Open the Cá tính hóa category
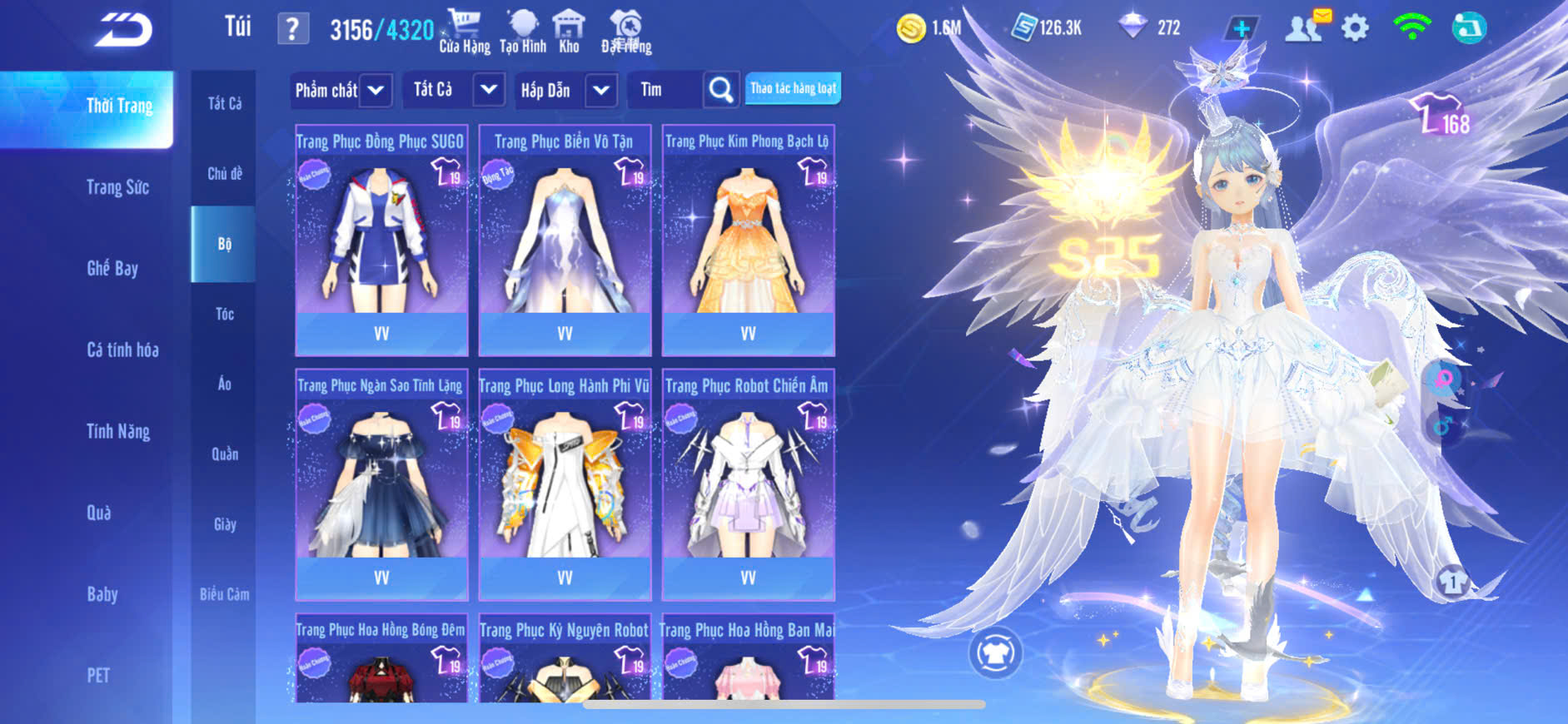The width and height of the screenshot is (1568, 724). tap(122, 350)
